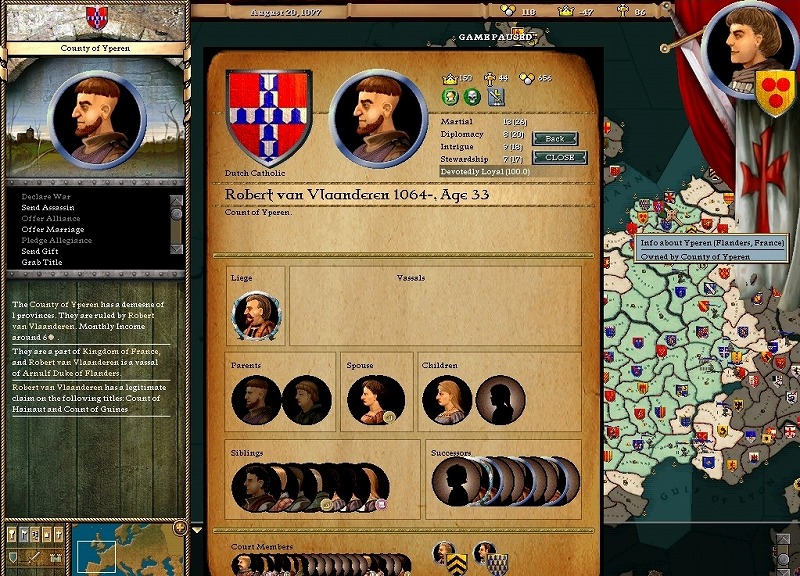The image size is (800, 576).
Task: Select the Offer Marriage action
Action: pyautogui.click(x=53, y=230)
